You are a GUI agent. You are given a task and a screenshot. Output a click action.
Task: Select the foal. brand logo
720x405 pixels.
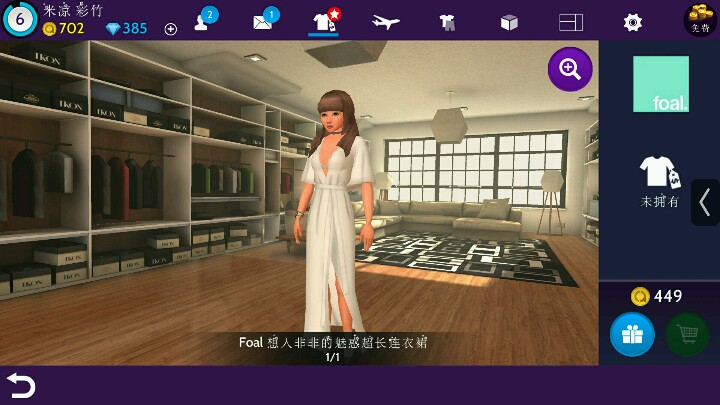pyautogui.click(x=660, y=84)
